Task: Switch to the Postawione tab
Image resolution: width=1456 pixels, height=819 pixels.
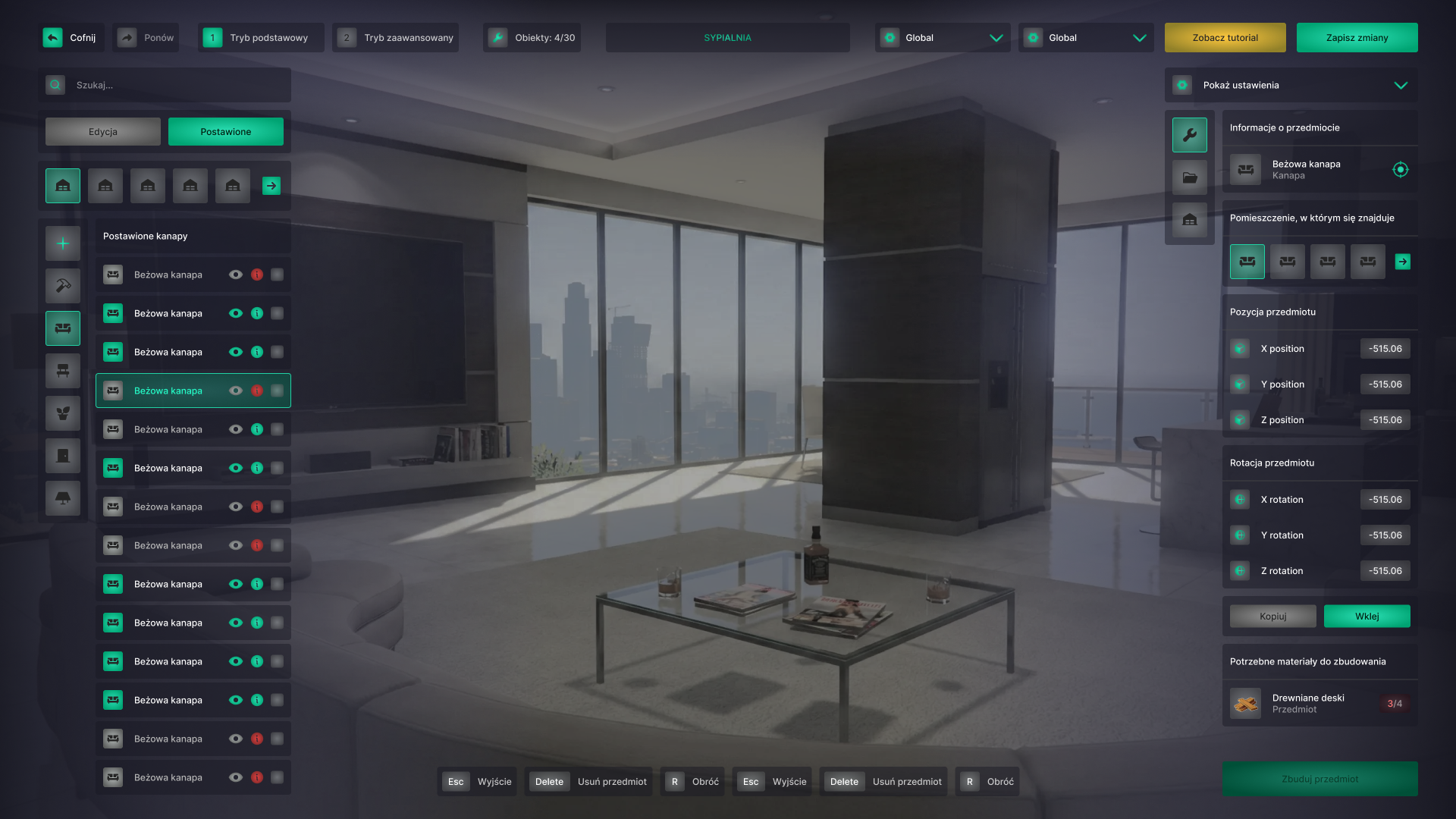Action: click(225, 131)
